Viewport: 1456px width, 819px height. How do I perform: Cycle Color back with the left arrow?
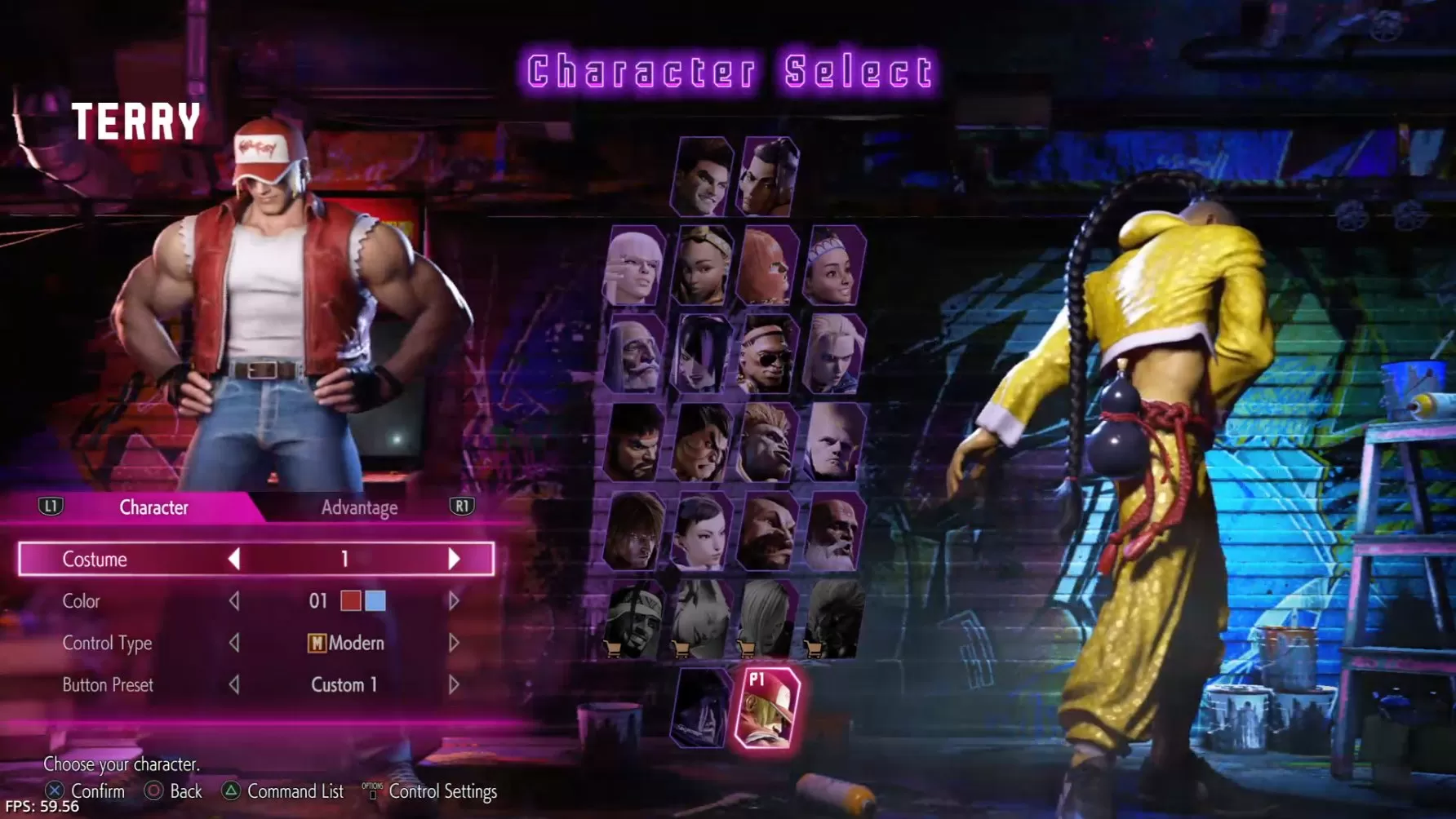coord(234,601)
